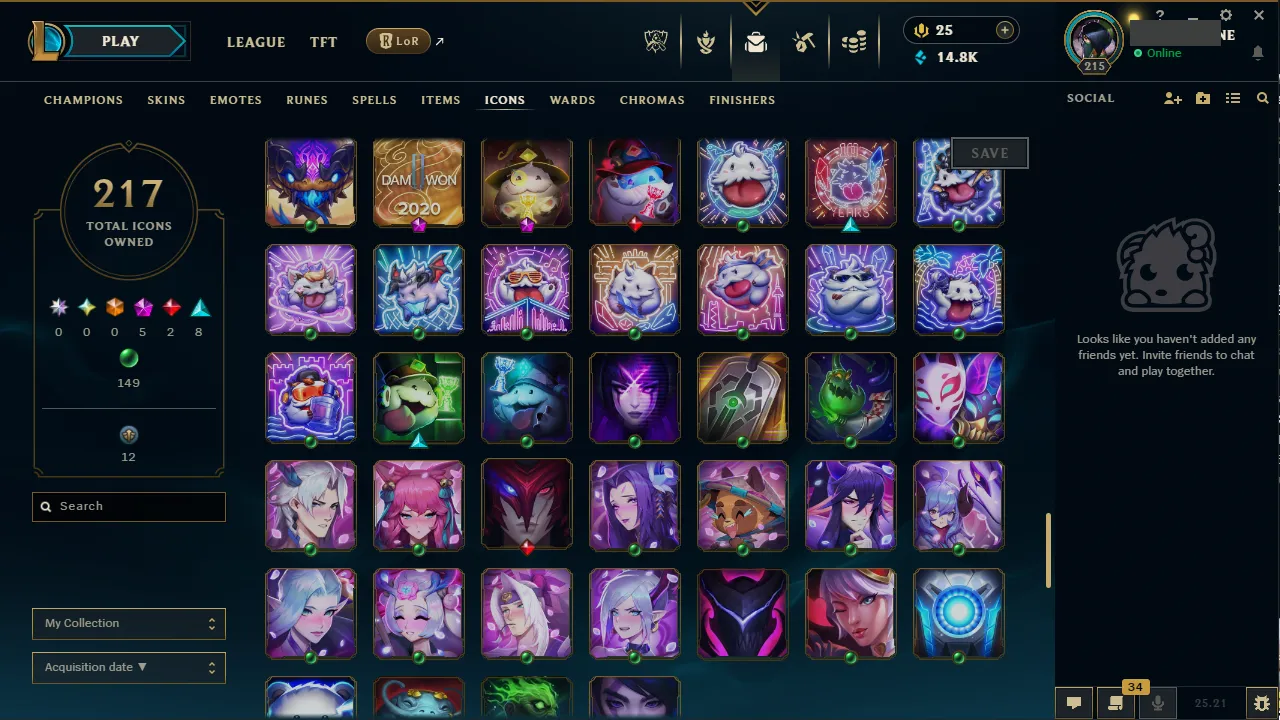Save the selected summoner icon

(989, 152)
